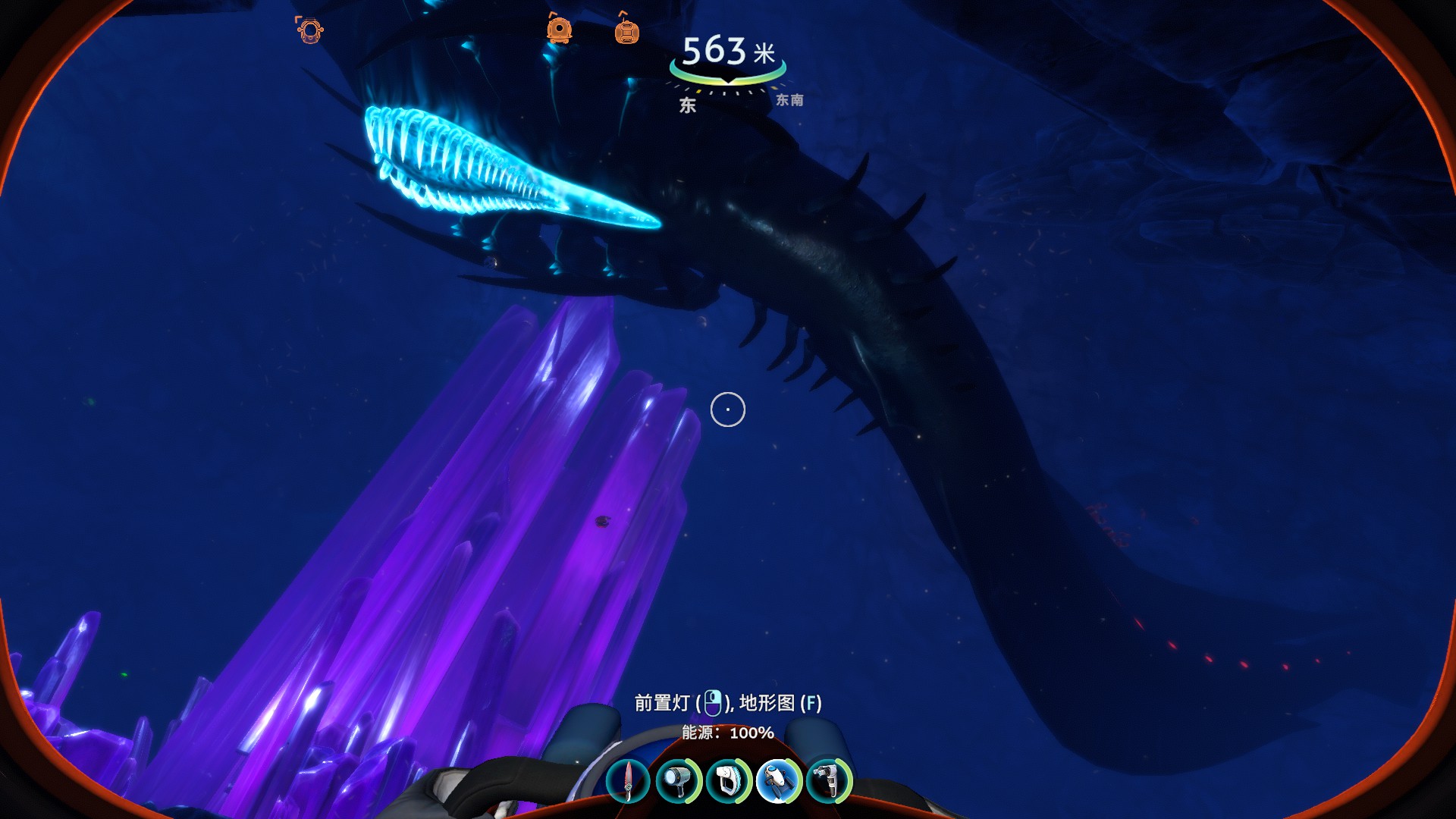Screen dimensions: 1456x819
Task: Select the survival knife hotbar slot
Action: [x=628, y=781]
